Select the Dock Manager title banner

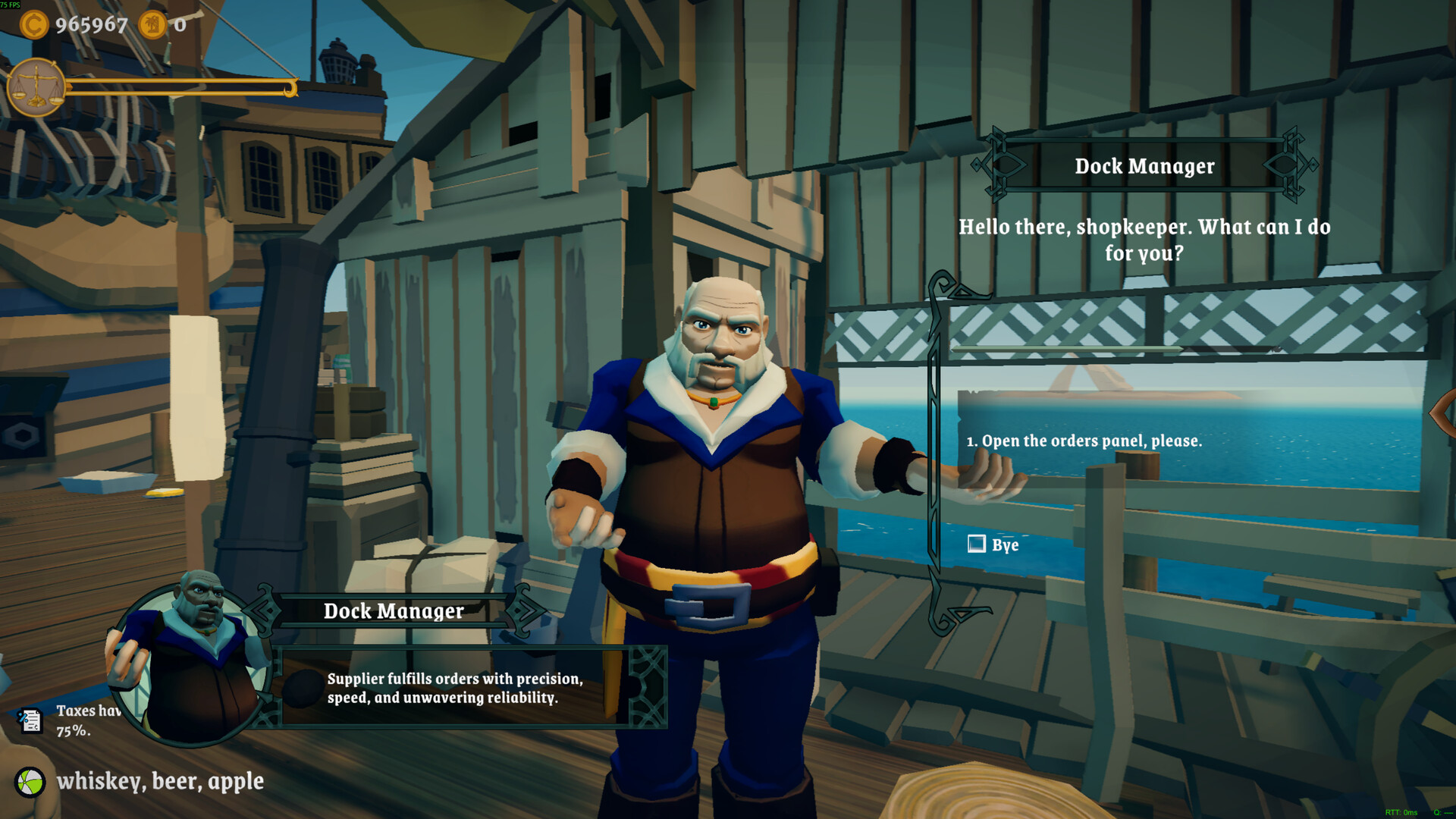(394, 611)
